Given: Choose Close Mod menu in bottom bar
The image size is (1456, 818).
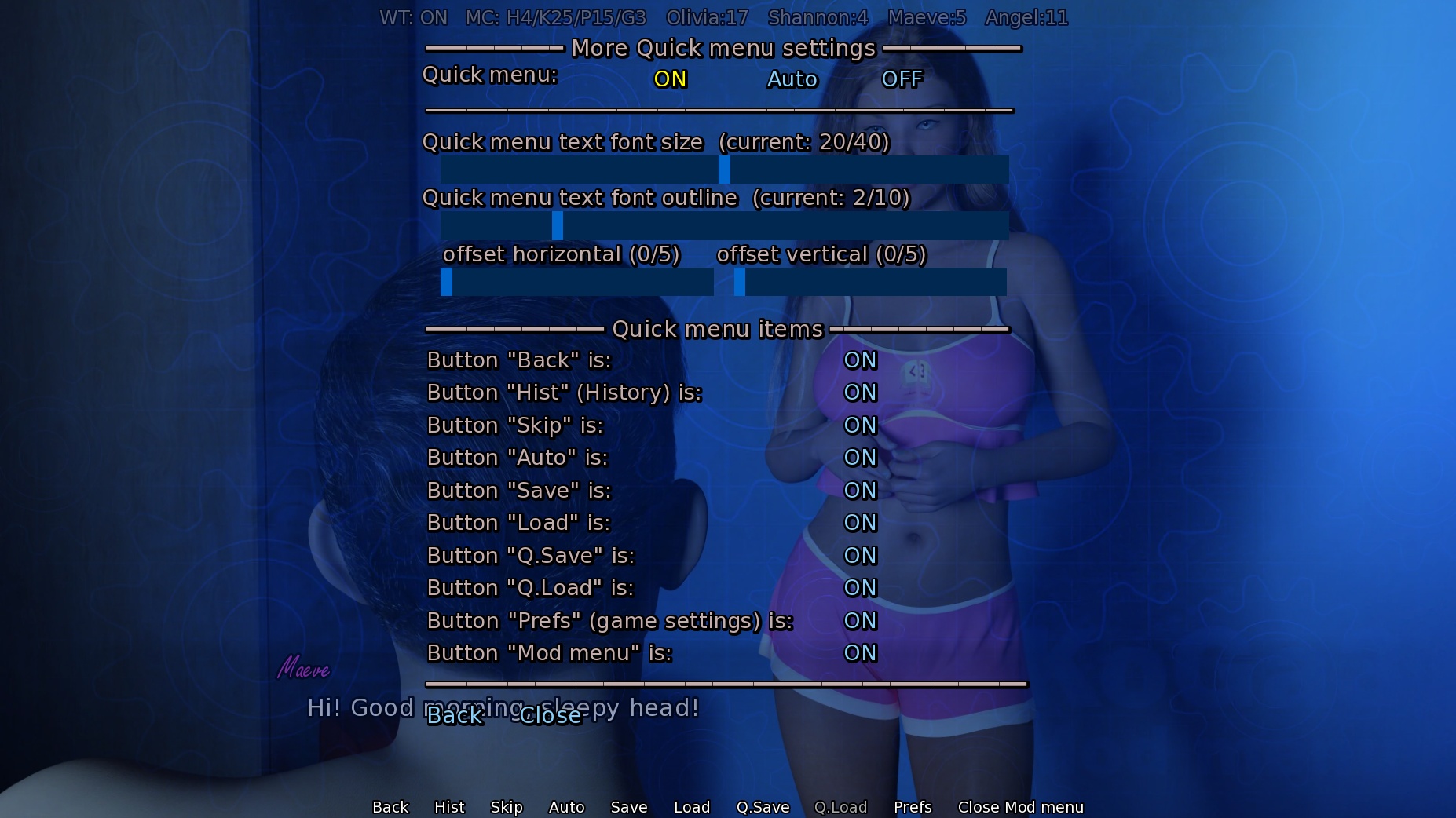Looking at the screenshot, I should 1020,807.
